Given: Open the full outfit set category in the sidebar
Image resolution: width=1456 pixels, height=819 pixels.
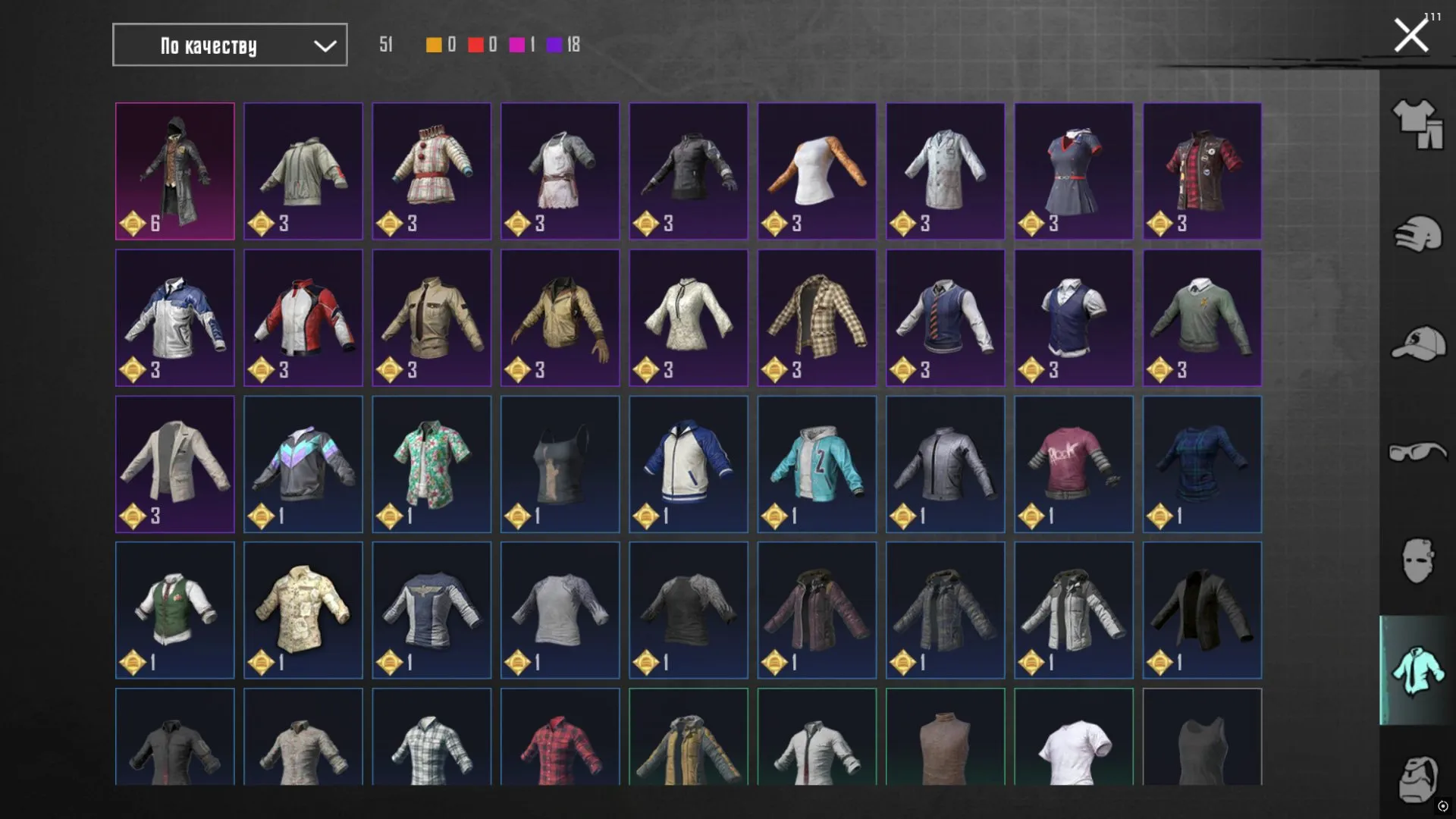Looking at the screenshot, I should (1417, 125).
